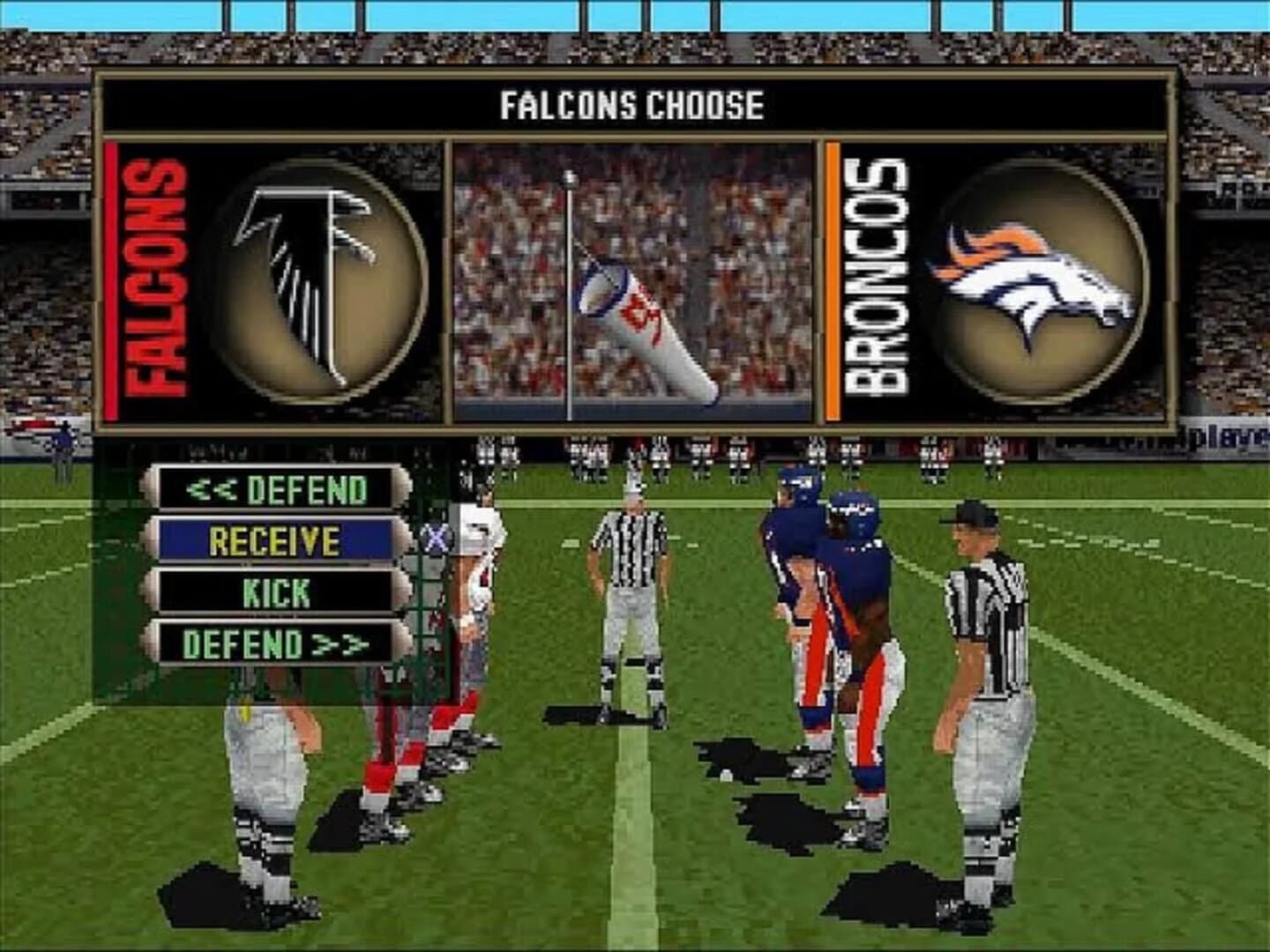Click the football lying on the field
The width and height of the screenshot is (1270, 952).
tap(725, 775)
